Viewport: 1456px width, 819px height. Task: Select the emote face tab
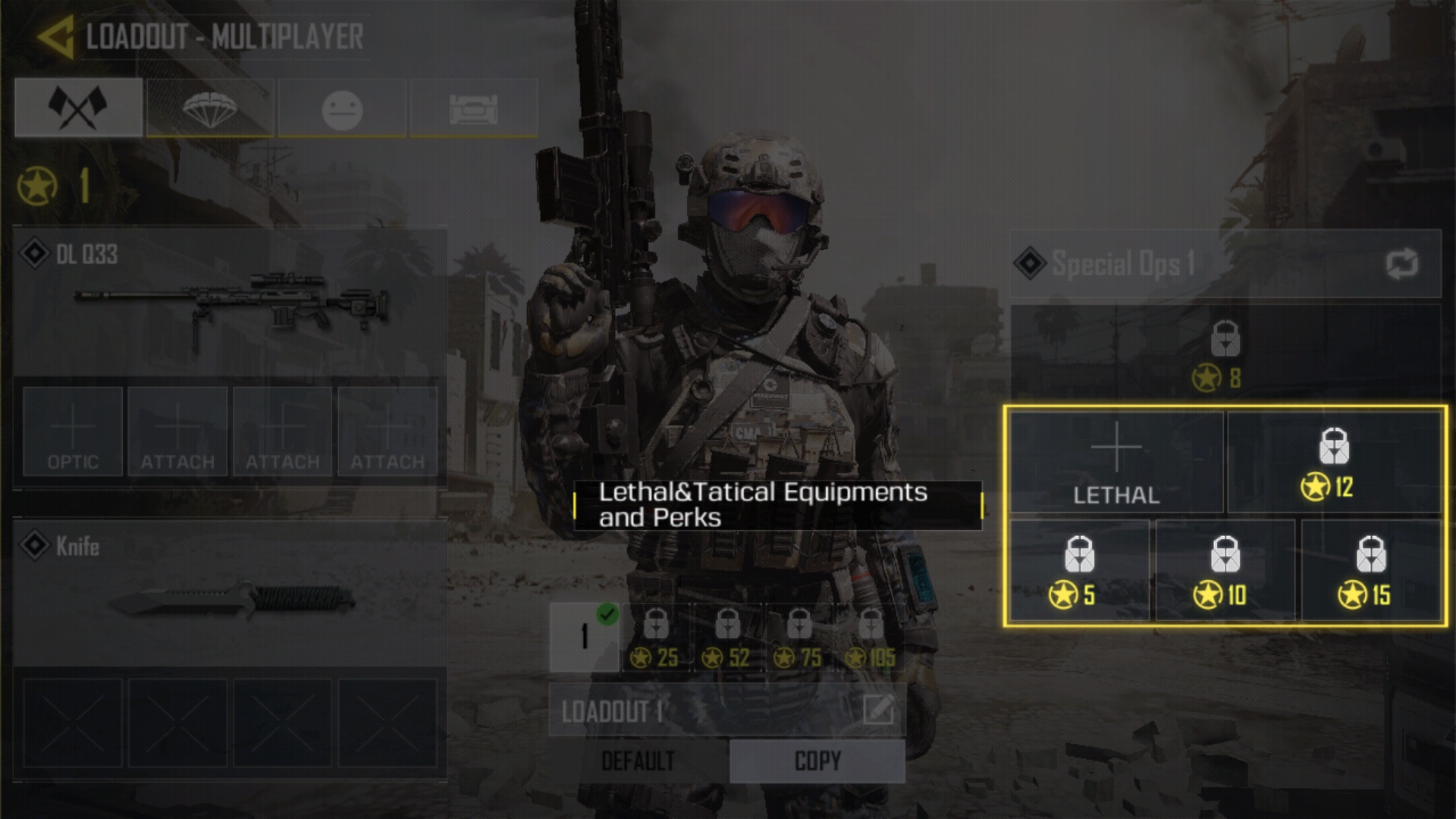[x=342, y=108]
